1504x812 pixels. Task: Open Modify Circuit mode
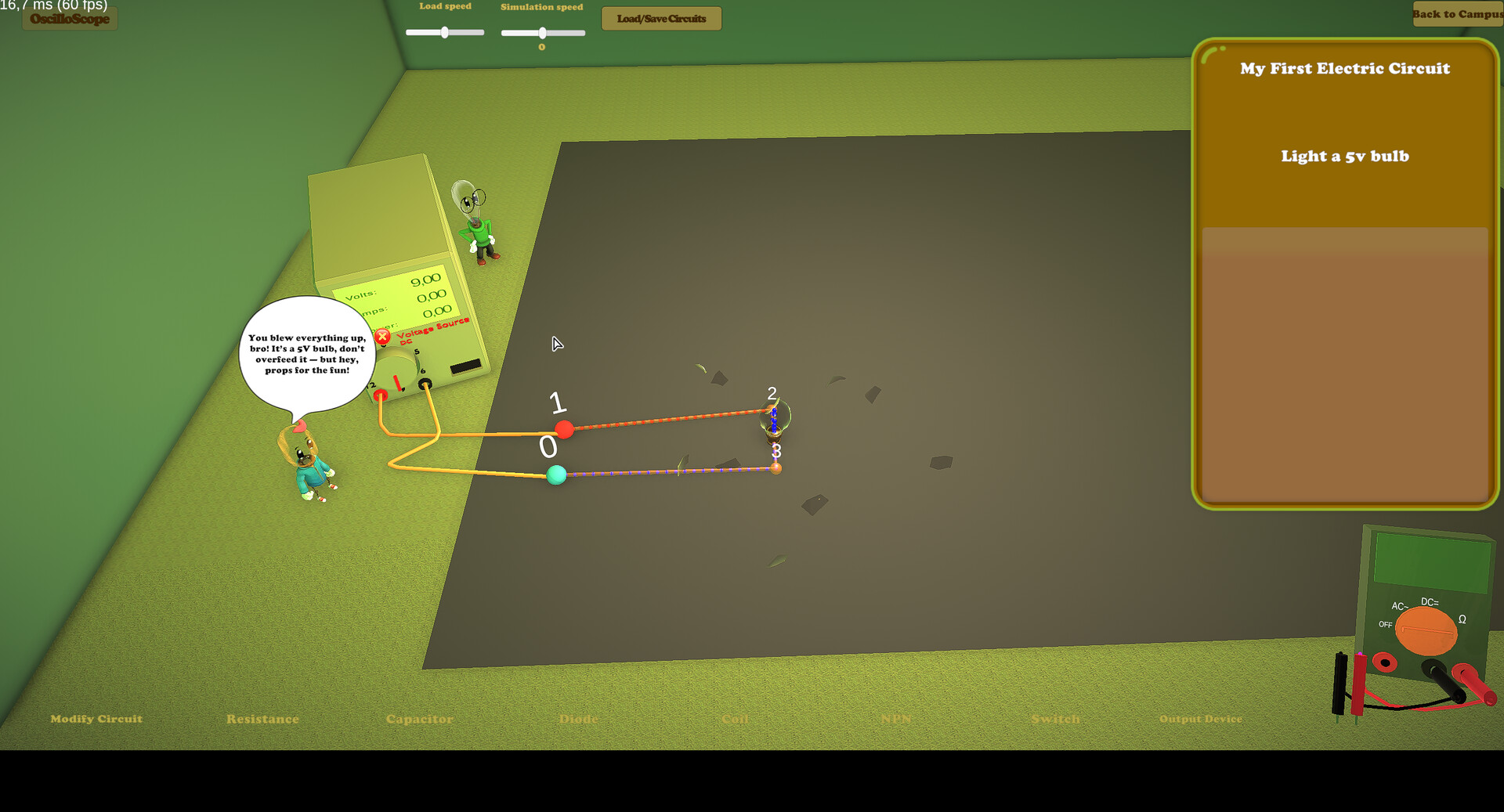pos(96,718)
